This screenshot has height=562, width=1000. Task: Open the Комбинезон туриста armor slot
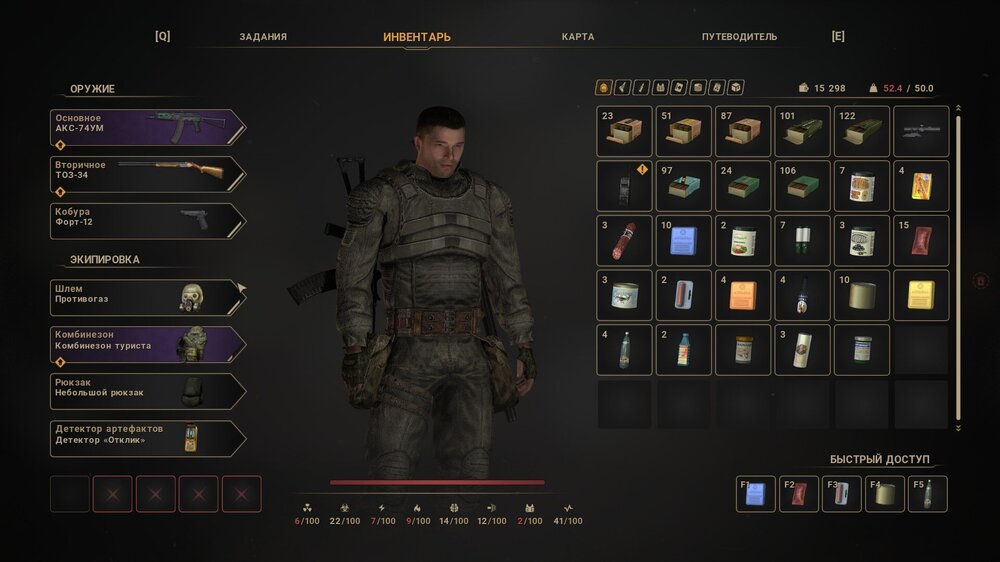coord(146,344)
